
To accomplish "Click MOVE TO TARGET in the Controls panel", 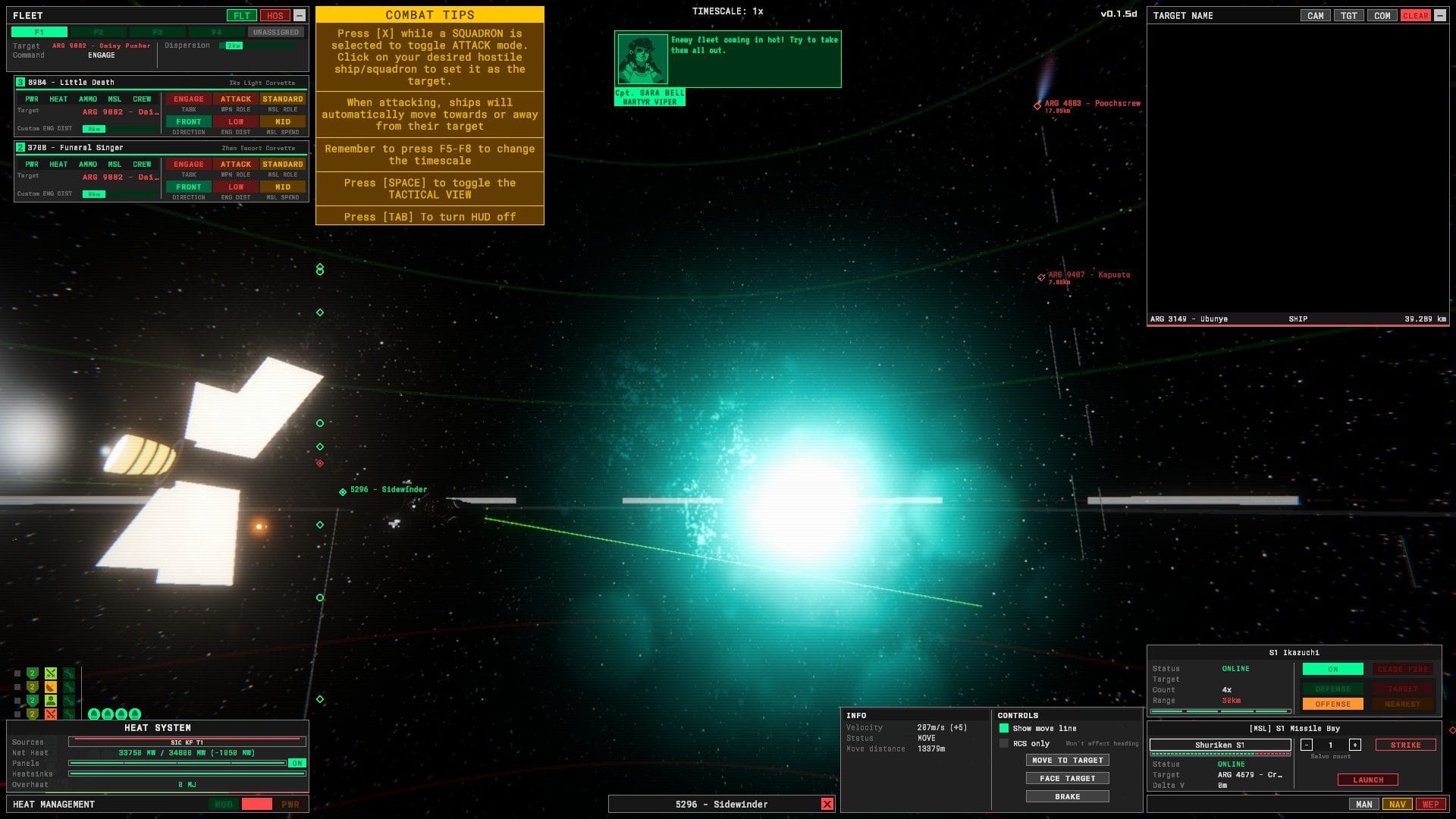I will click(1067, 760).
